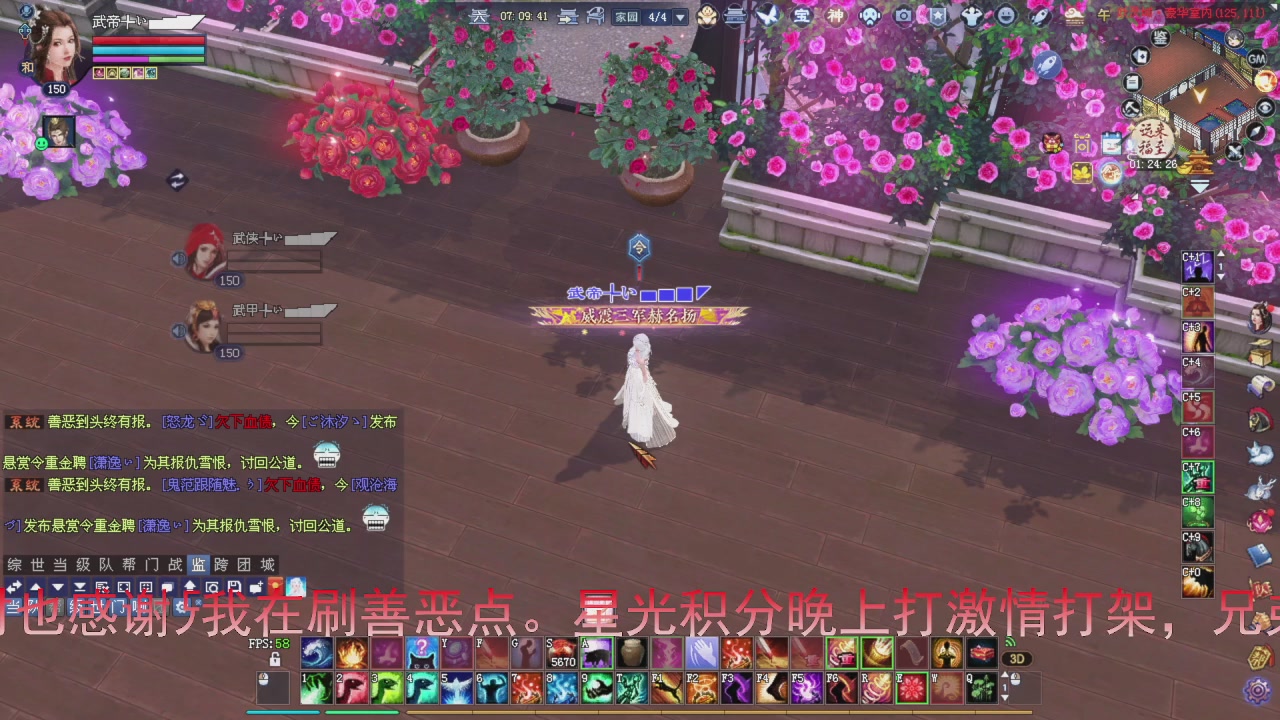Click player name [潇逸ぃ] in system message
The width and height of the screenshot is (1280, 720).
[x=114, y=460]
